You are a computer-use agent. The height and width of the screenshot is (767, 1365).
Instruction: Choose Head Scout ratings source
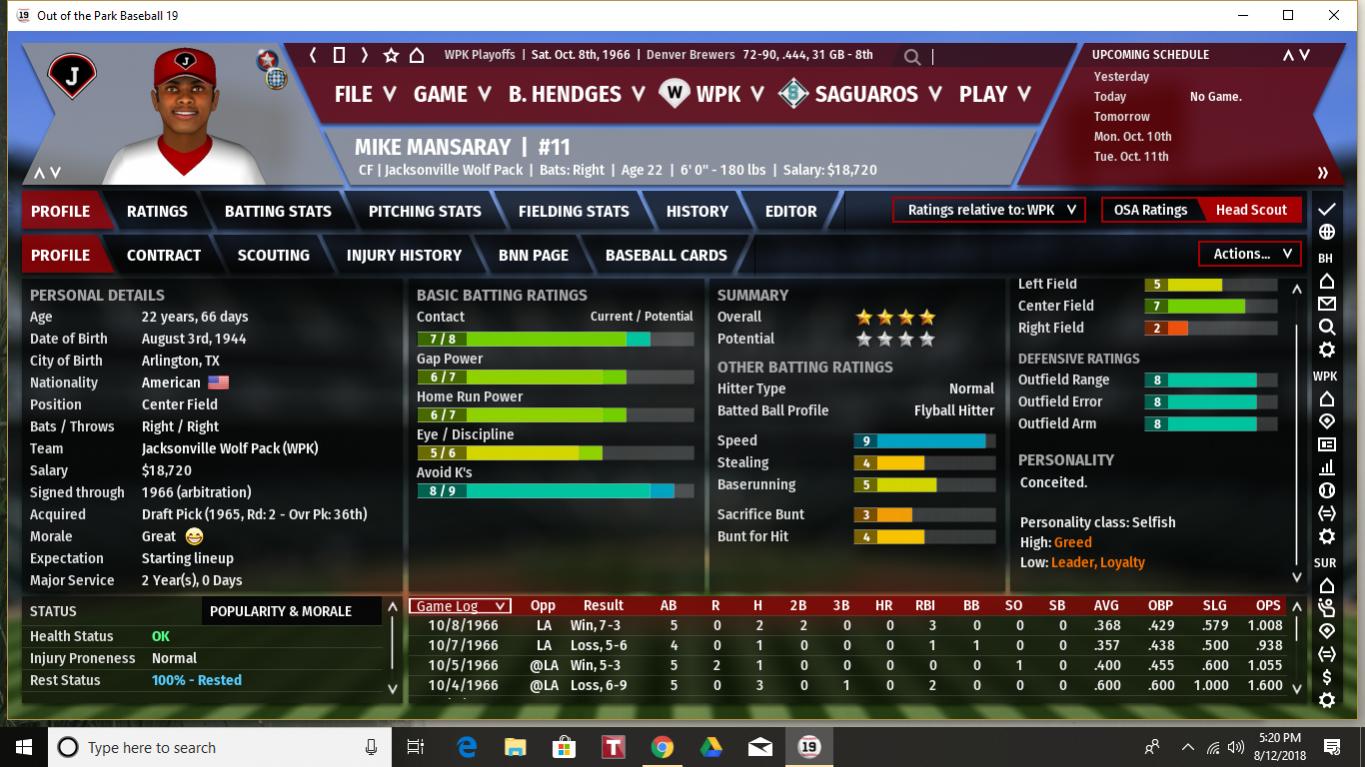click(1251, 210)
